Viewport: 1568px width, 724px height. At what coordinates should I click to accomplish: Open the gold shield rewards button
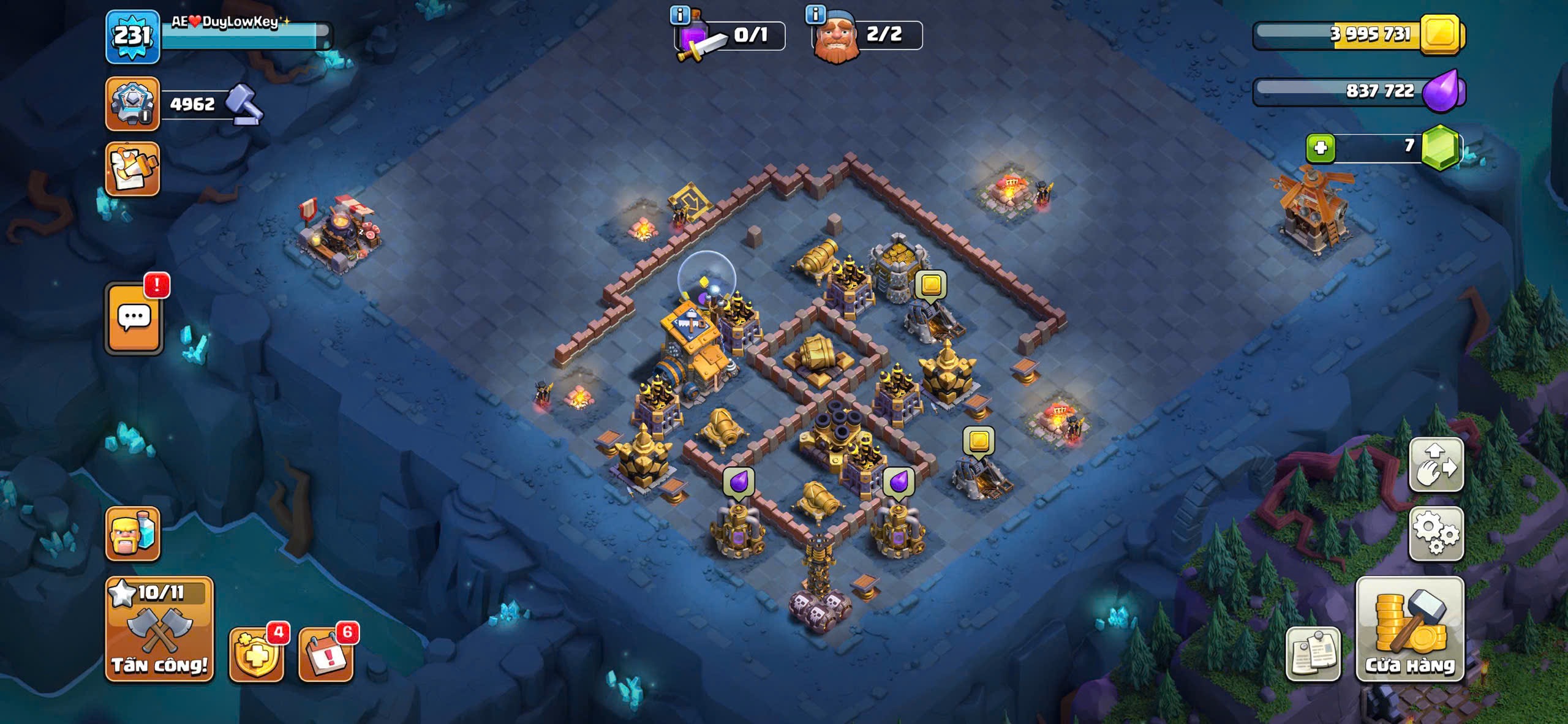(256, 654)
